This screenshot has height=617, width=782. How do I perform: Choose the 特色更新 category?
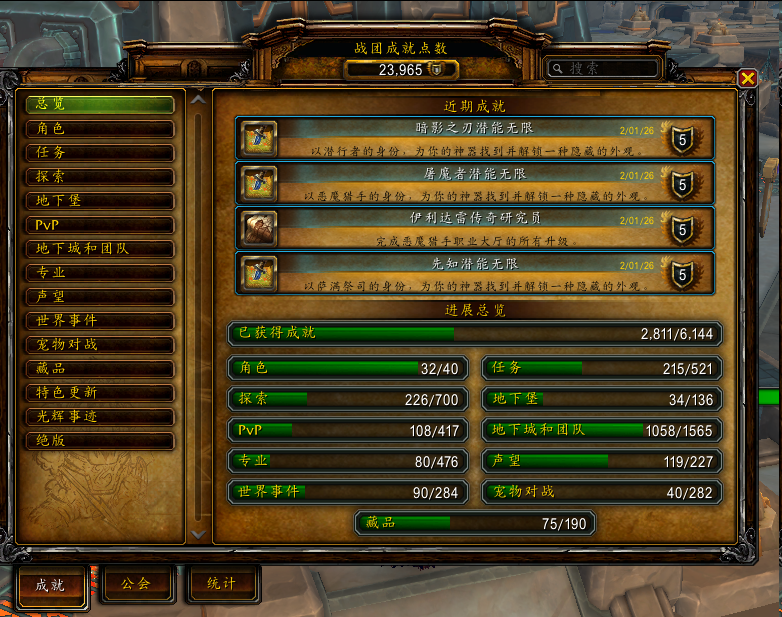100,393
